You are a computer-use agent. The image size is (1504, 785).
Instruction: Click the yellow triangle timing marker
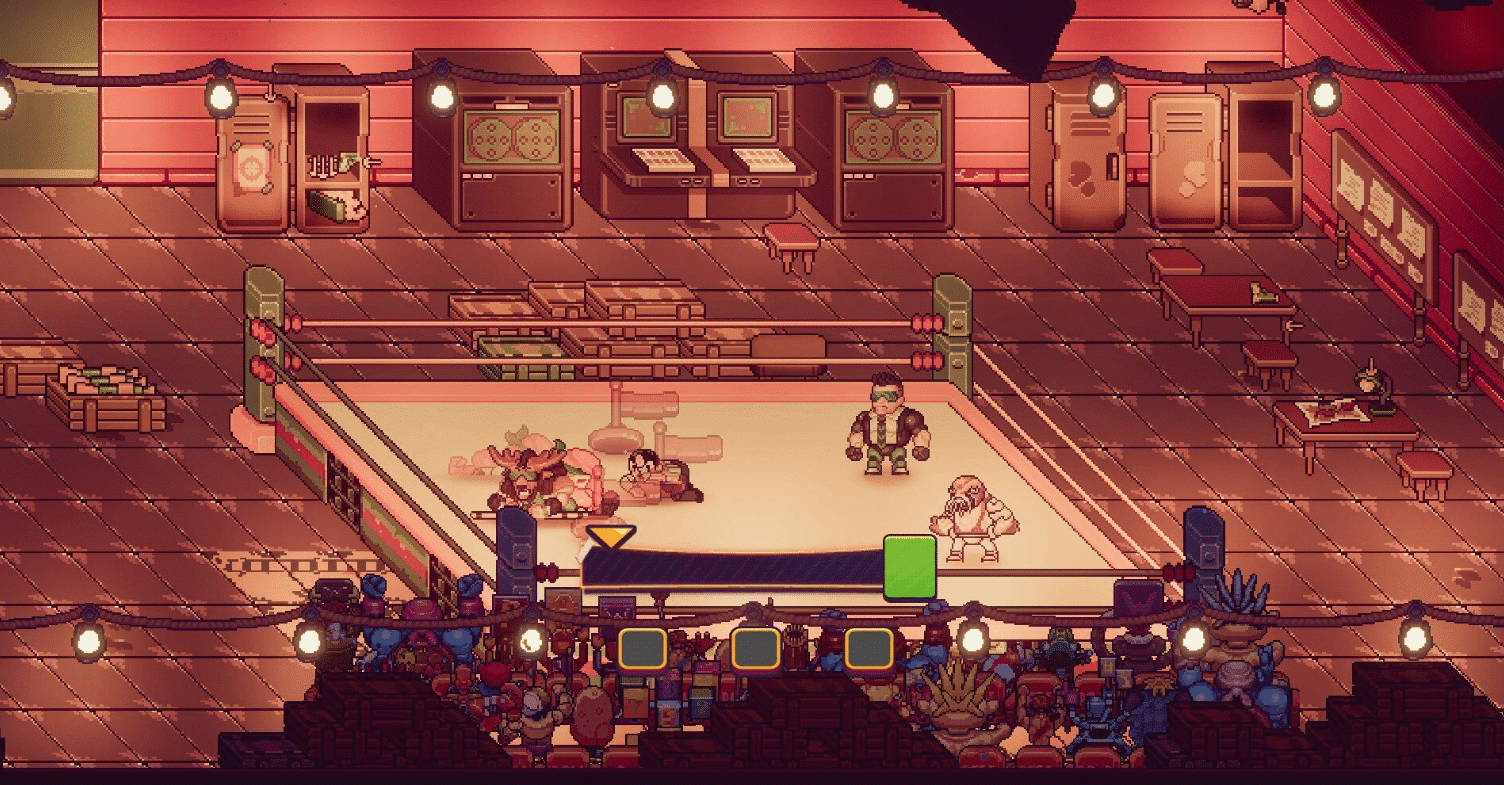tap(610, 538)
